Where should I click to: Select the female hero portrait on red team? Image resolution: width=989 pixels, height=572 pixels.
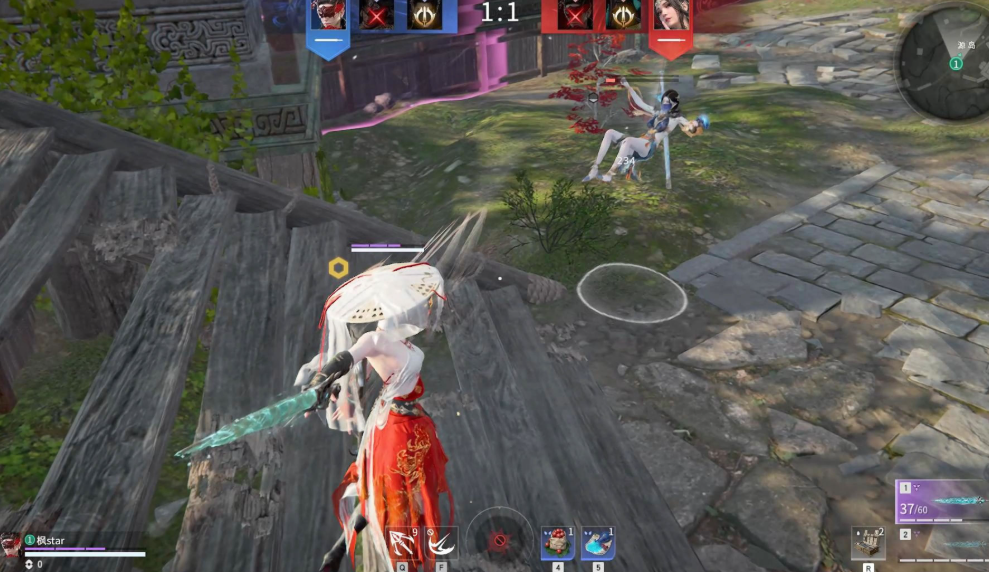670,14
